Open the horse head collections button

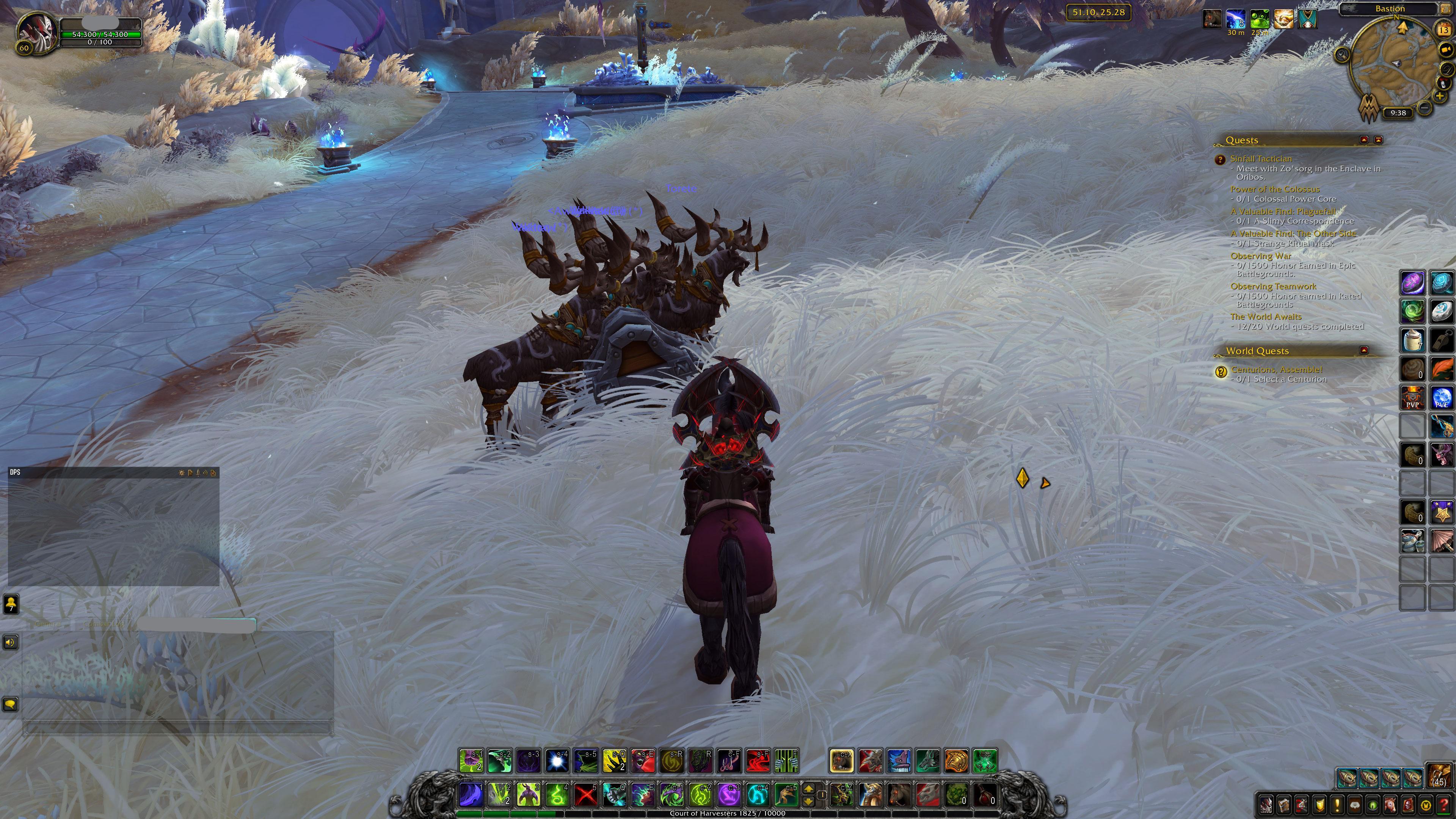1391,805
